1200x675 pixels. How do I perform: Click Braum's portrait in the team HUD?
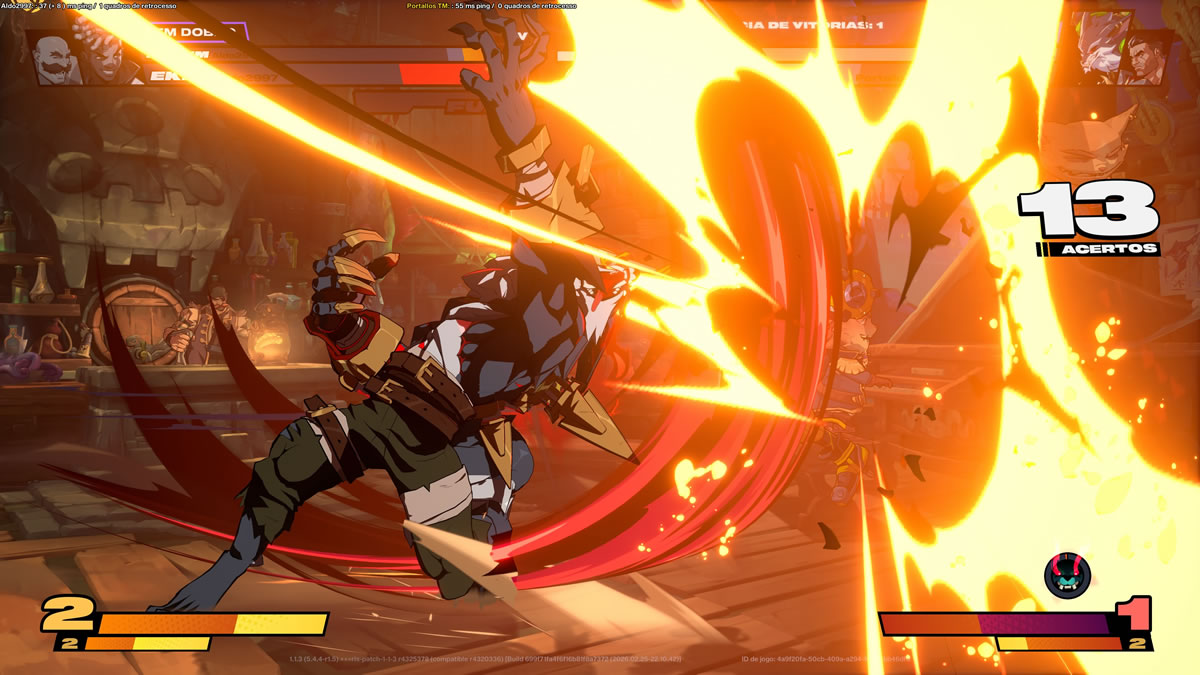(x=54, y=59)
